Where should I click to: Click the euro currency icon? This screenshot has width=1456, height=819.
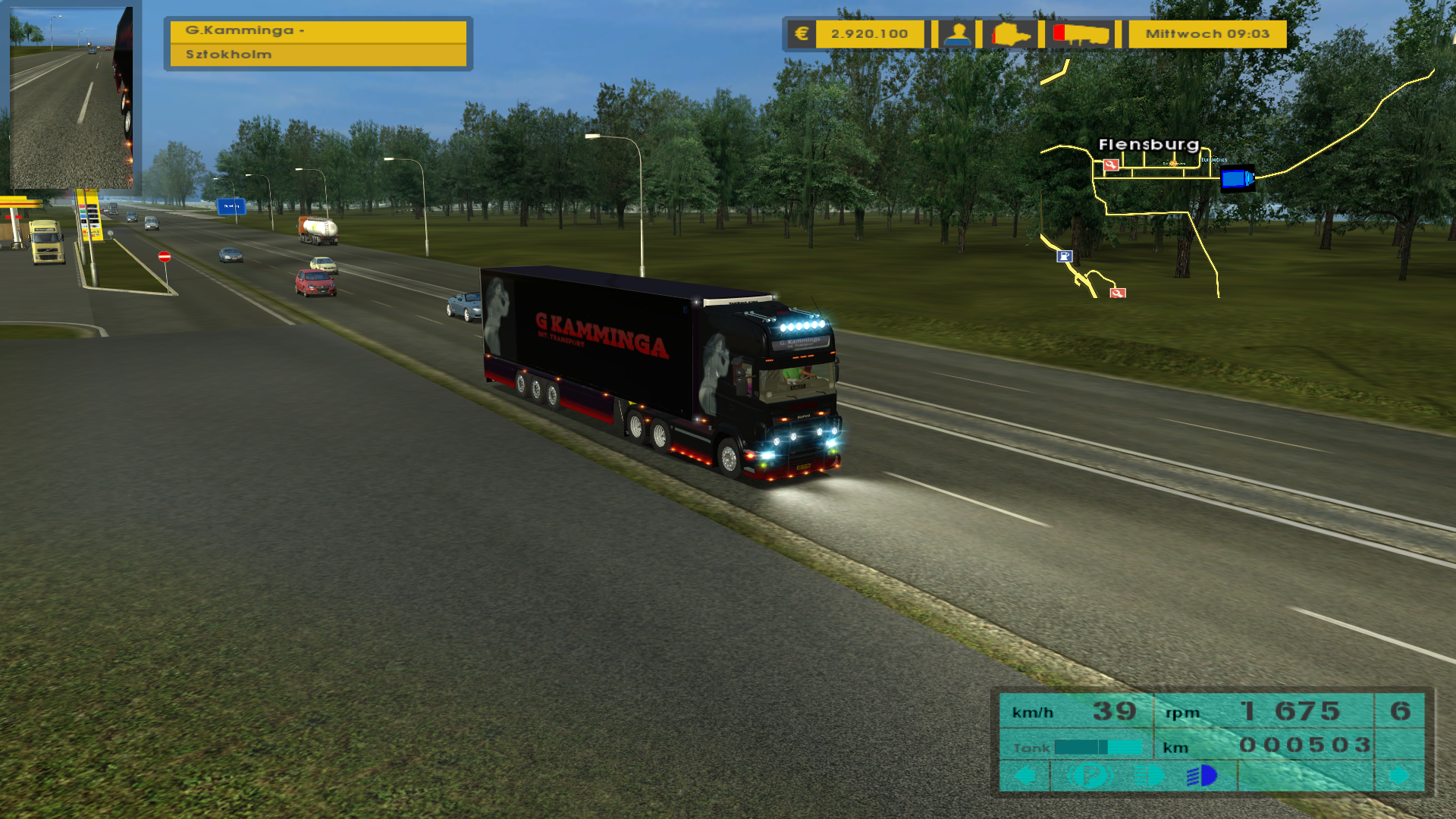pos(802,34)
